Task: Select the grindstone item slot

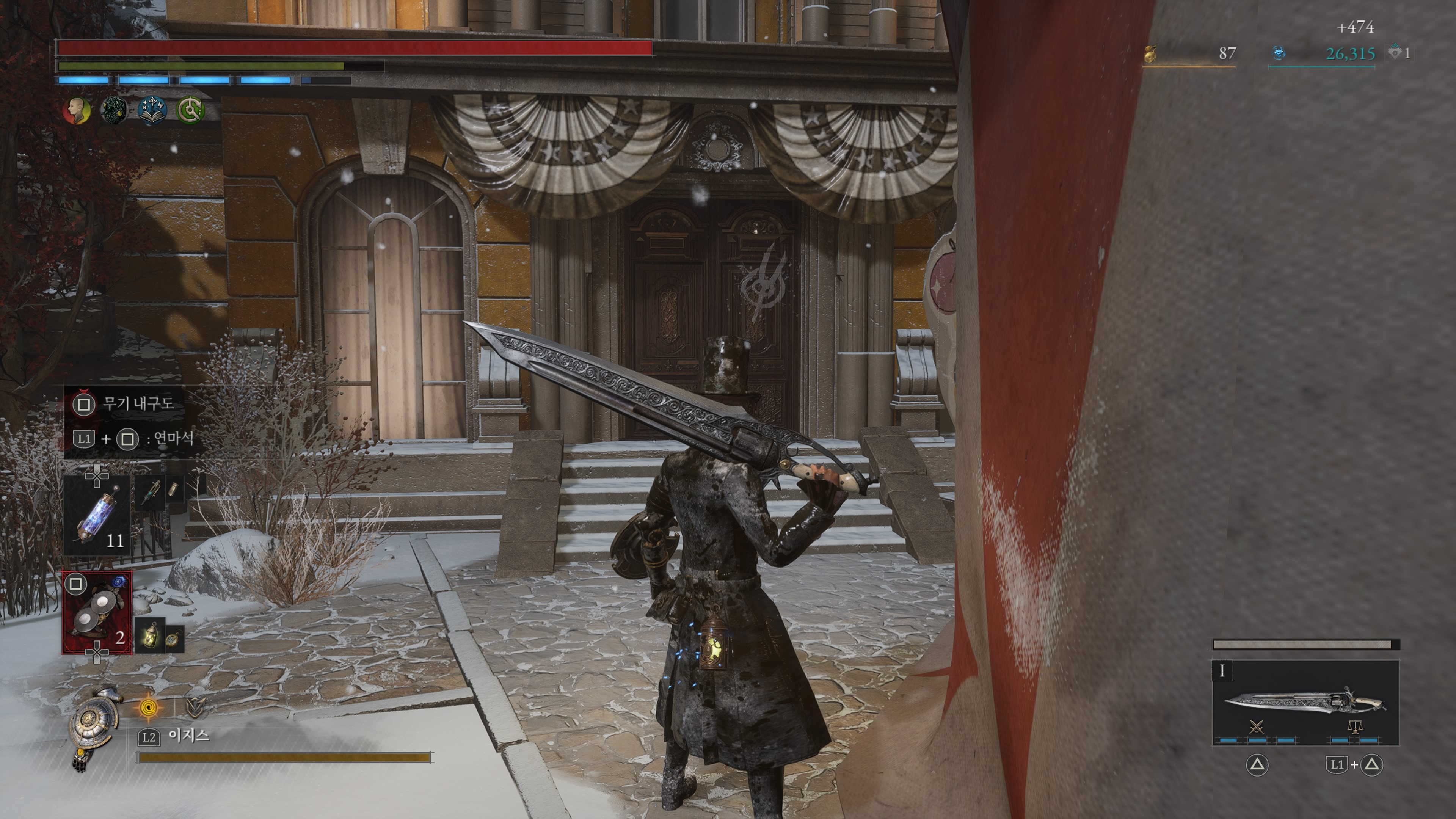Action: [x=97, y=613]
